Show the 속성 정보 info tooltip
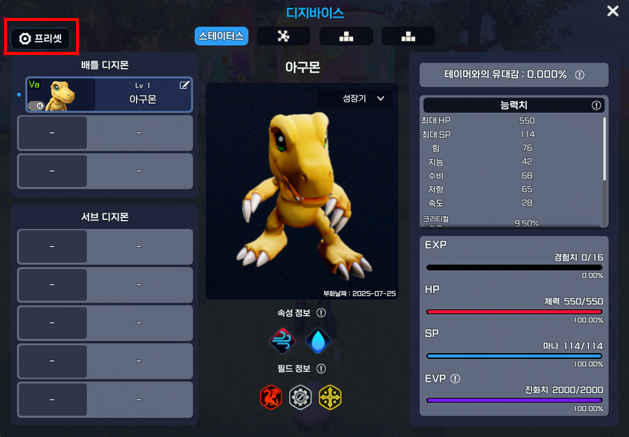Viewport: 629px width, 437px height. [322, 313]
